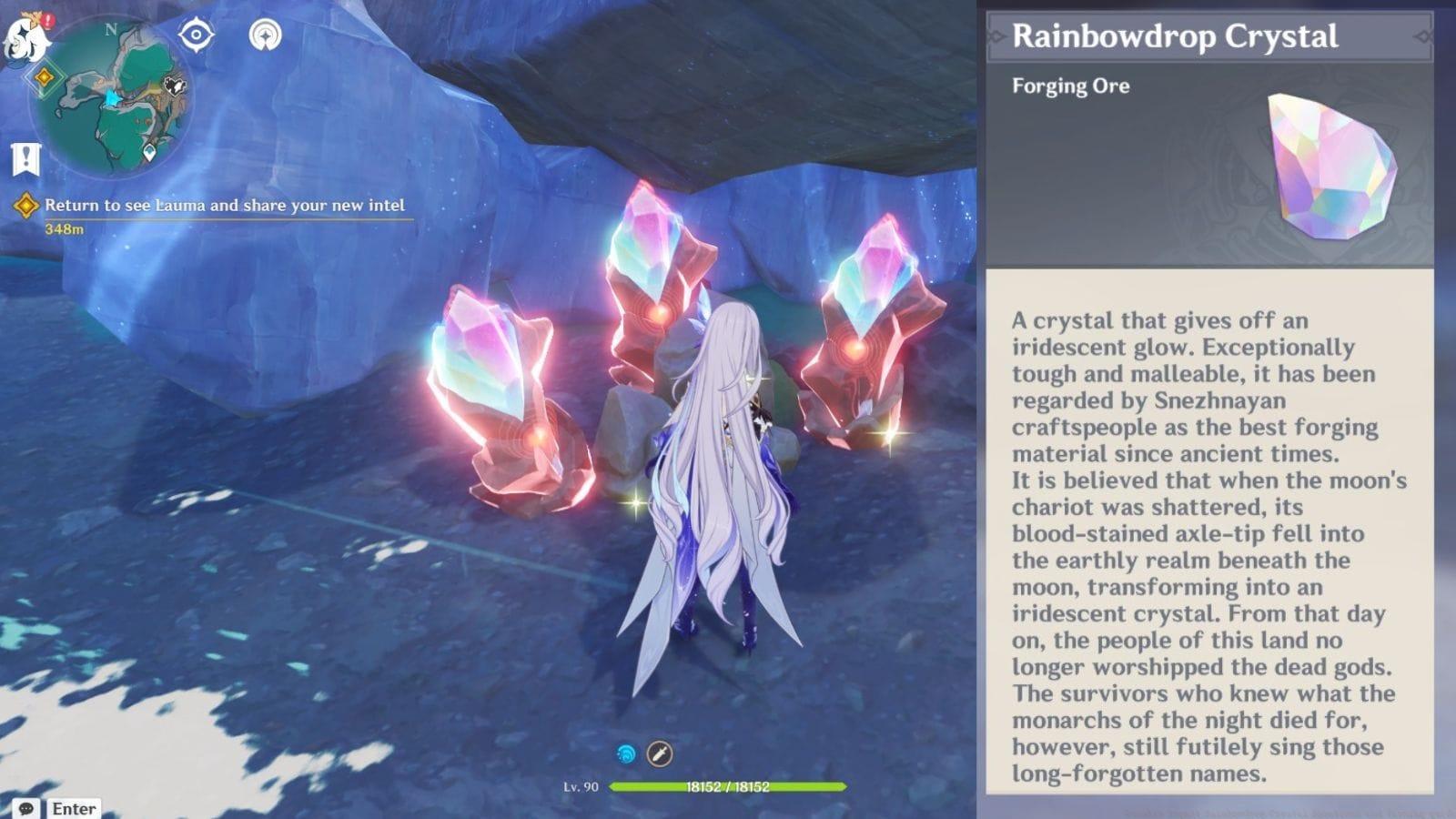
Task: Click the red notification badge on the Paimon menu
Action: click(47, 19)
